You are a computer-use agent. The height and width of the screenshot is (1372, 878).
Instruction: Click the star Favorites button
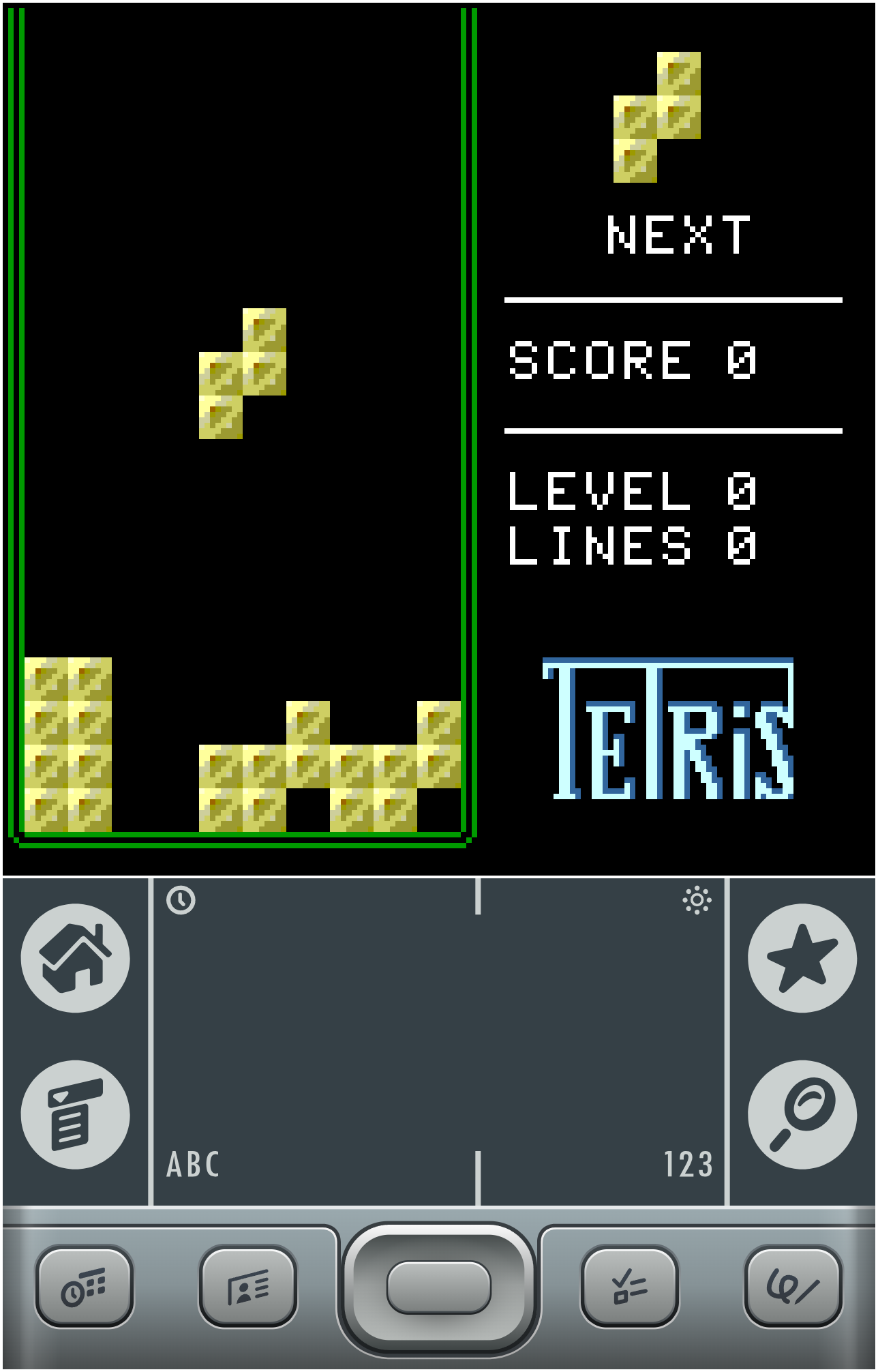pyautogui.click(x=802, y=958)
